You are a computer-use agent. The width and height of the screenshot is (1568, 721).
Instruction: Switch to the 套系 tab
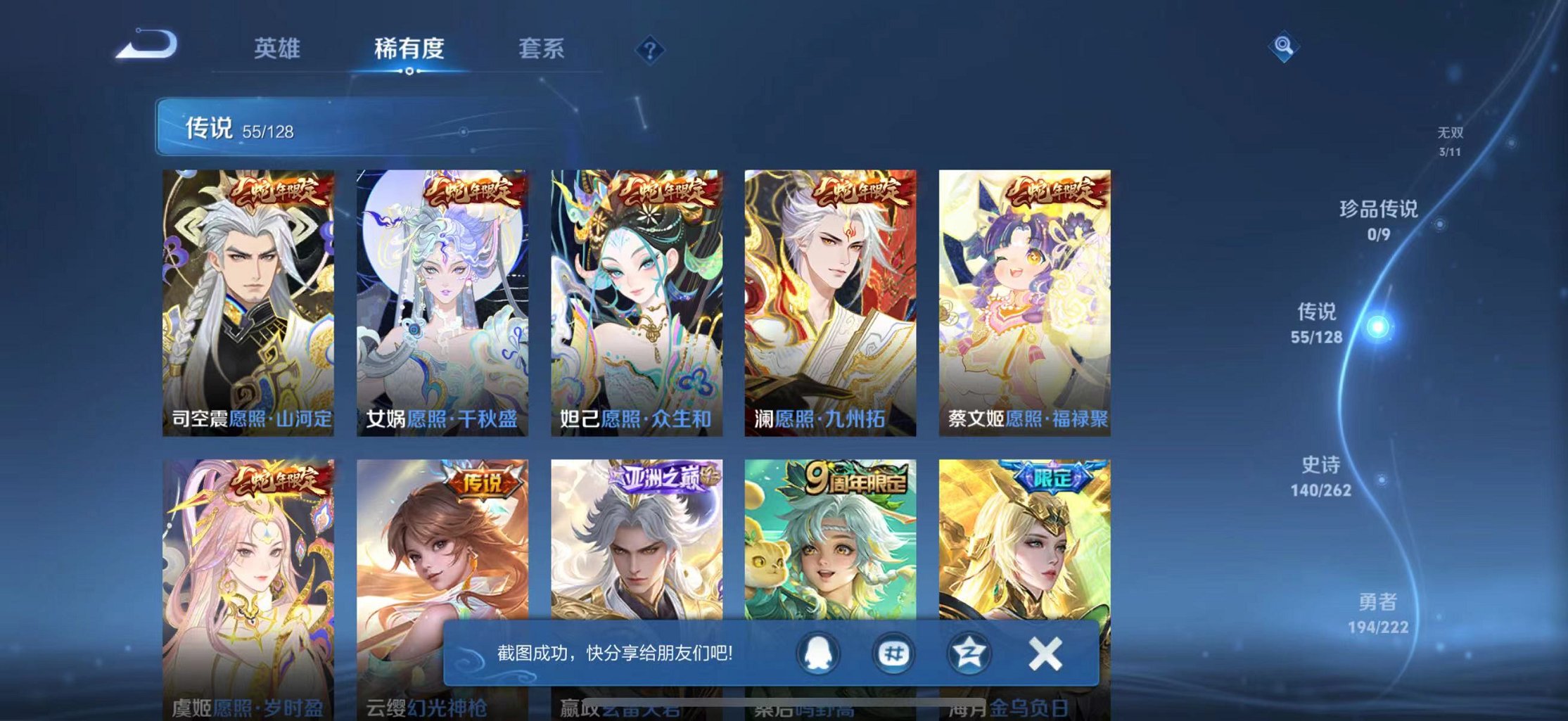pos(540,49)
